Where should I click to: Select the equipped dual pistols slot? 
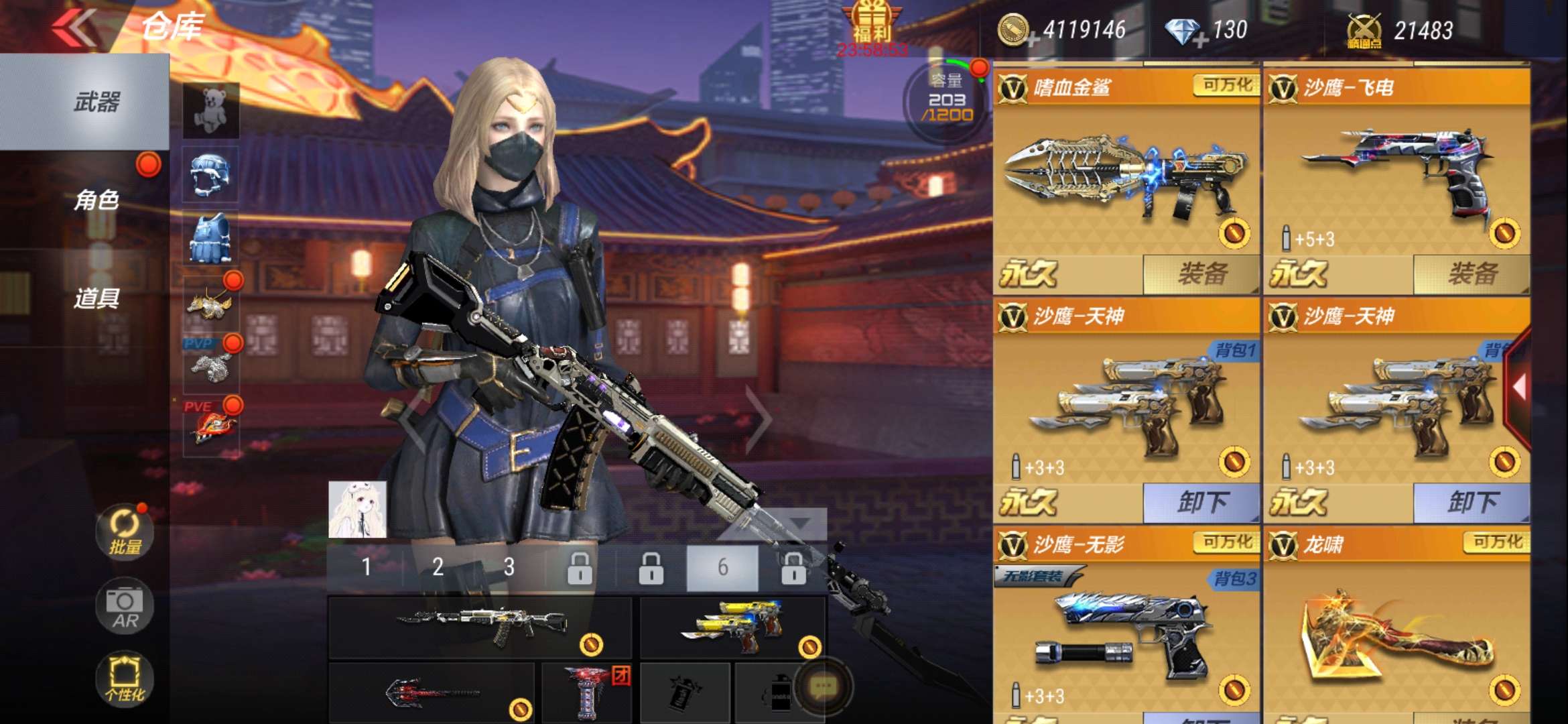(732, 627)
